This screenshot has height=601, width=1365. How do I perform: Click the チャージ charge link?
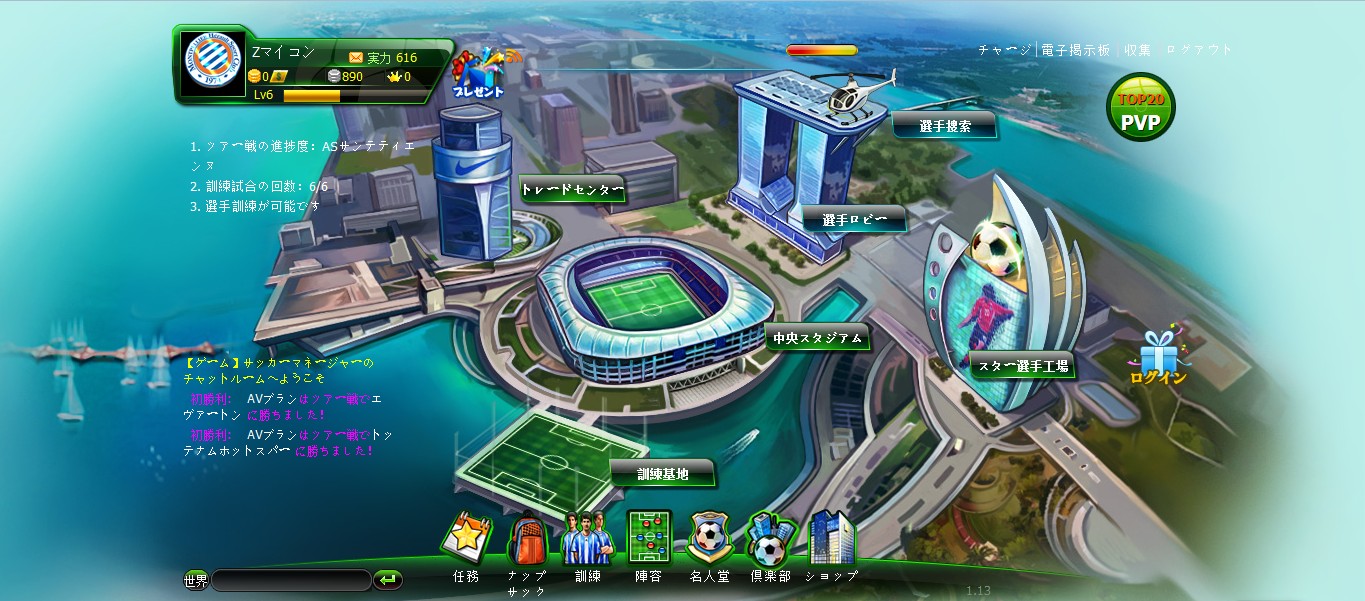point(1004,50)
